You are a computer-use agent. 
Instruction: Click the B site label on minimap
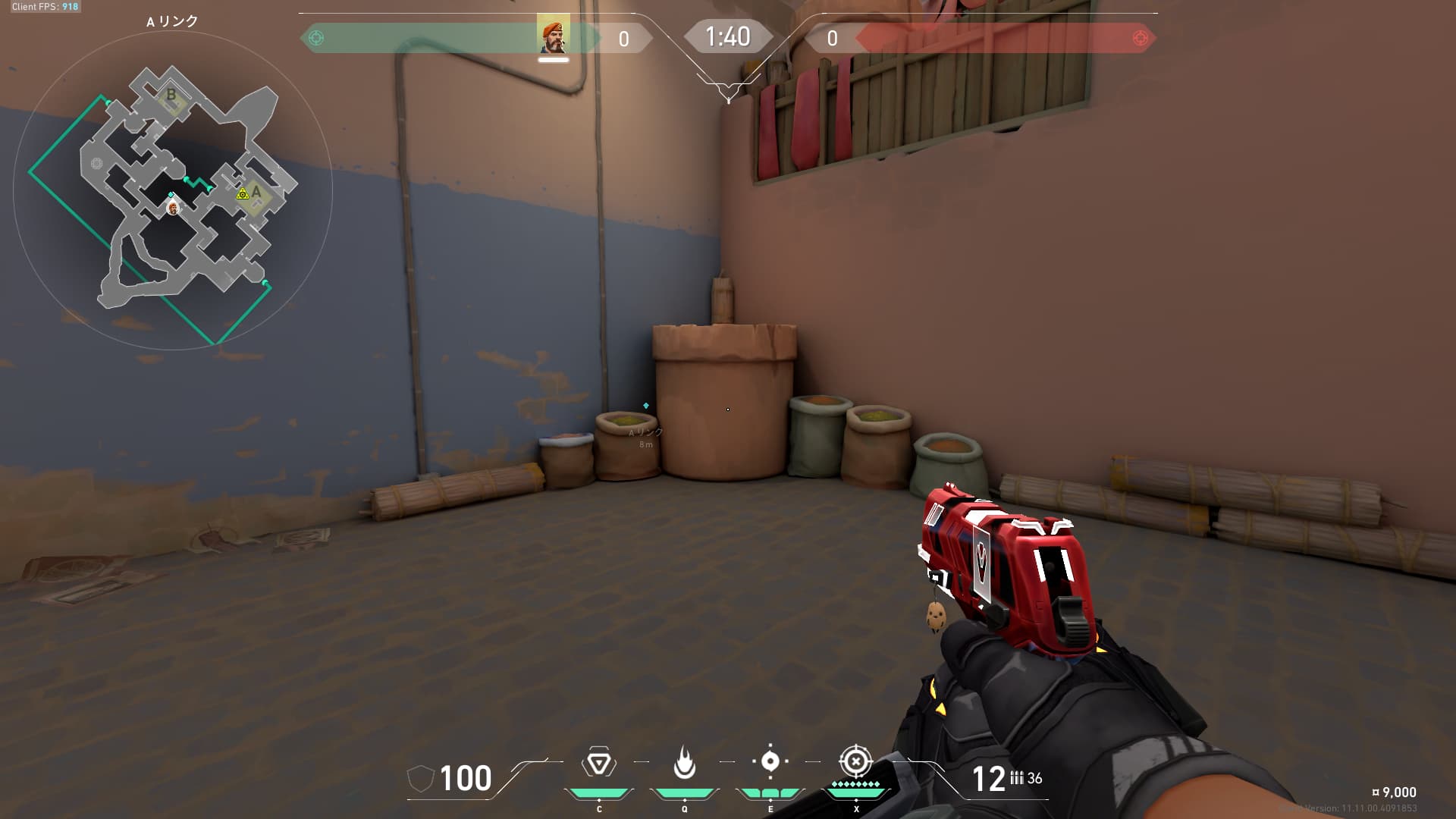[x=171, y=95]
